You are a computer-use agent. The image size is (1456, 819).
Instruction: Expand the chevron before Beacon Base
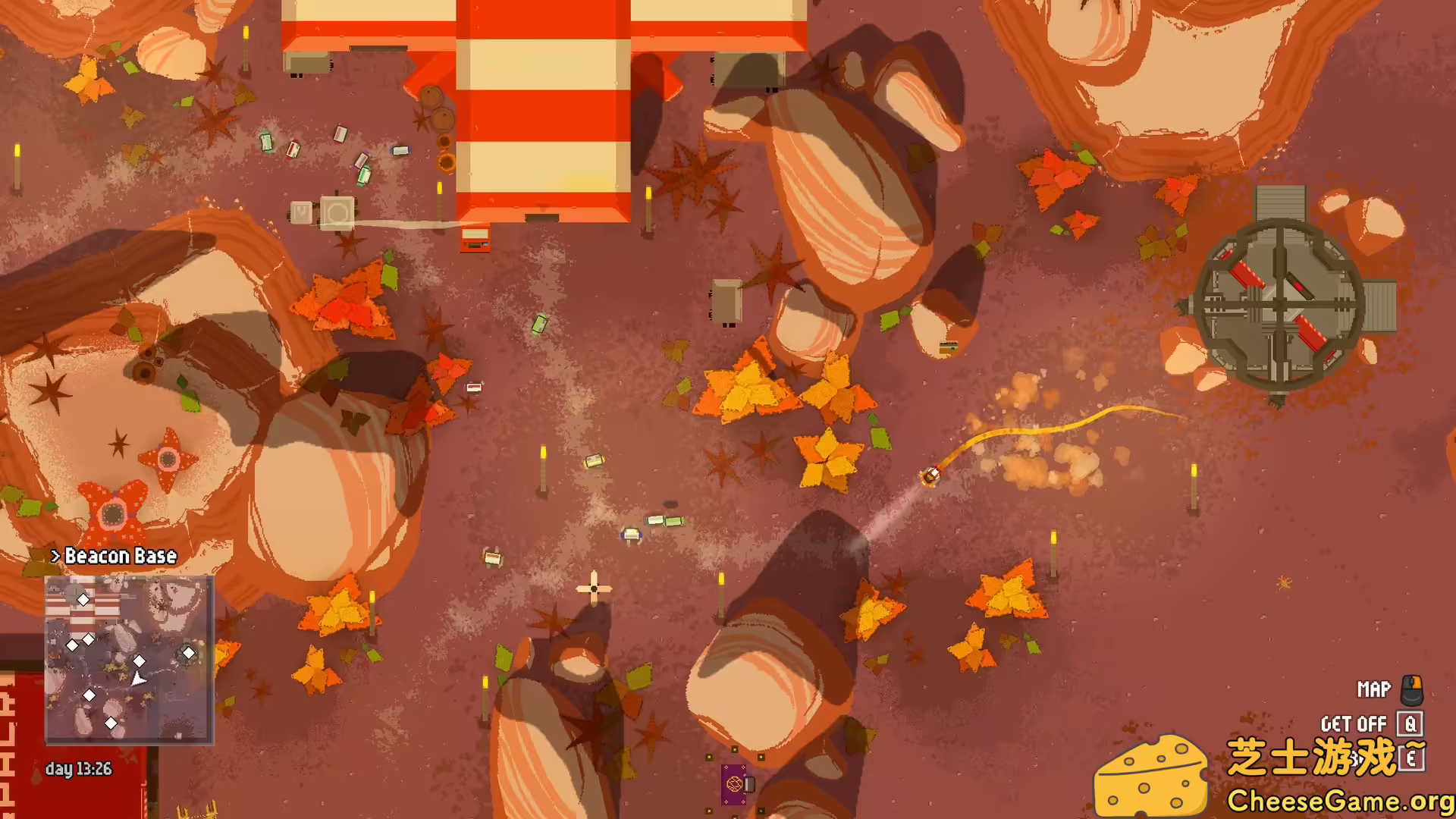[55, 555]
